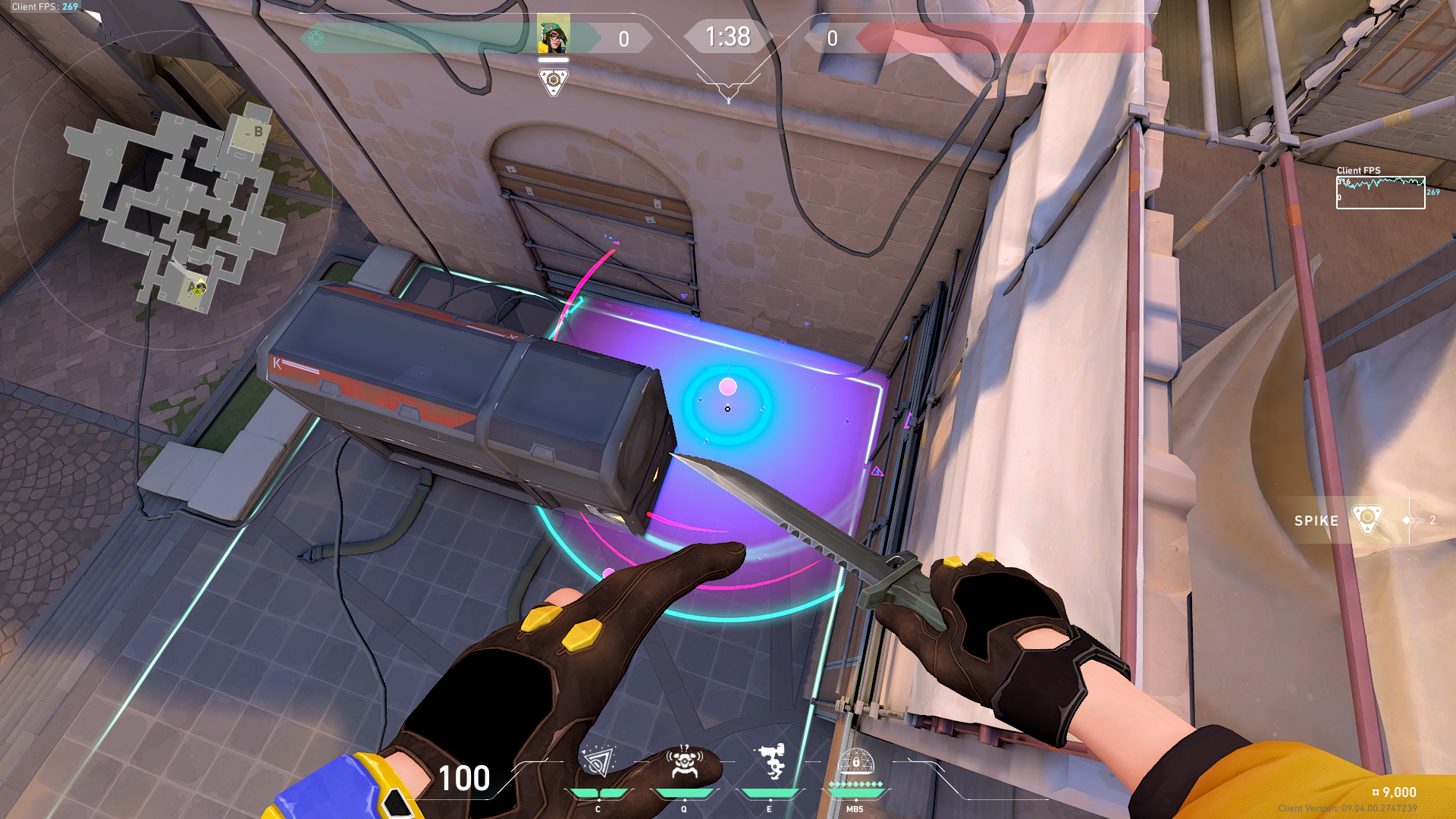Activate the Lockdown ultimate icon
This screenshot has height=819, width=1456.
coord(855,764)
